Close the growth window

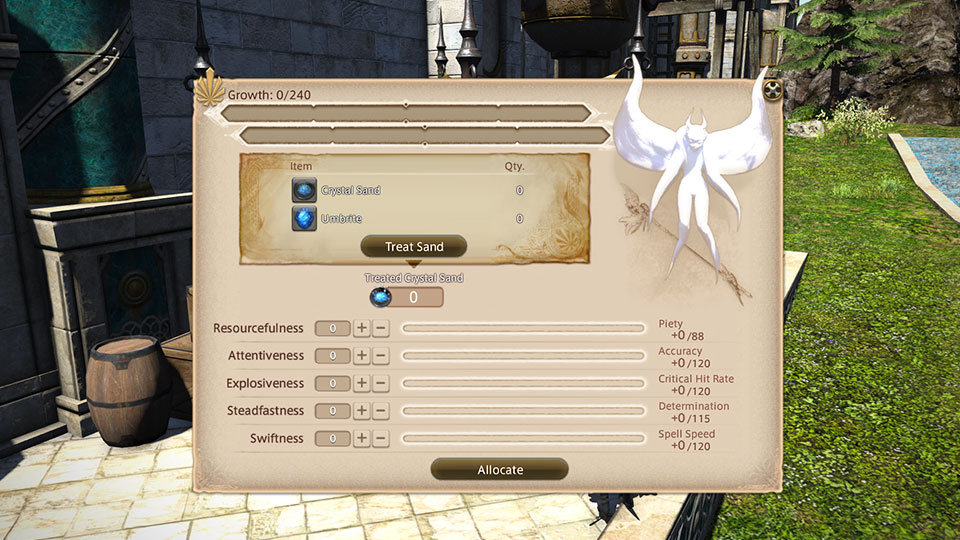[x=772, y=90]
